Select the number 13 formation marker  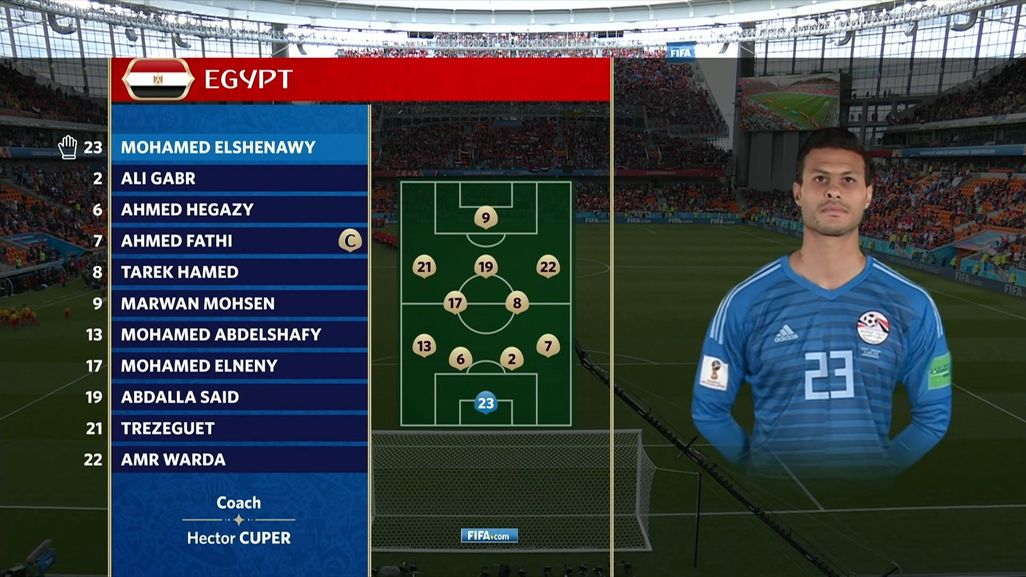point(424,346)
